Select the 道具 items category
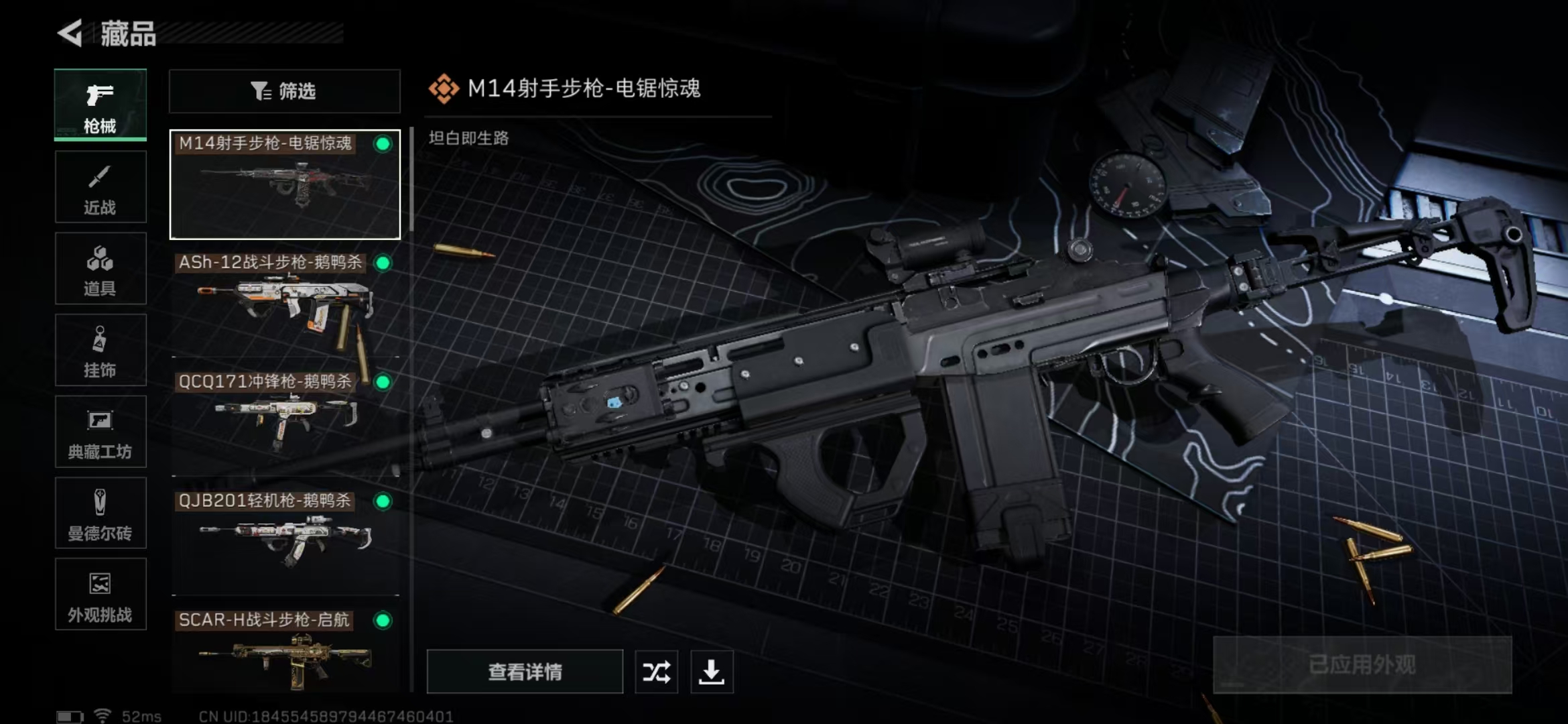 [x=101, y=269]
